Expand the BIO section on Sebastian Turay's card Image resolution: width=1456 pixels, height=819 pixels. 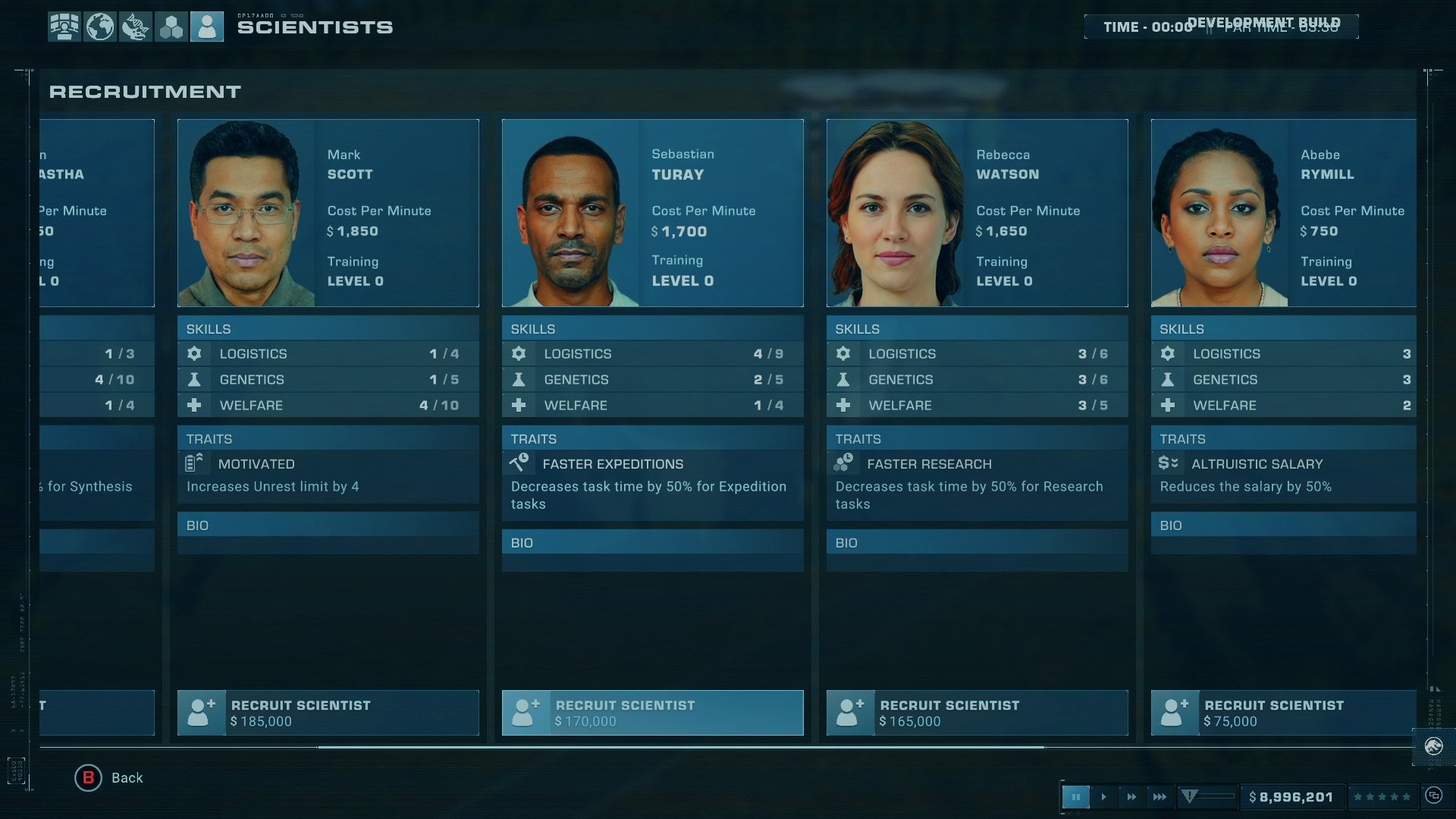coord(652,543)
